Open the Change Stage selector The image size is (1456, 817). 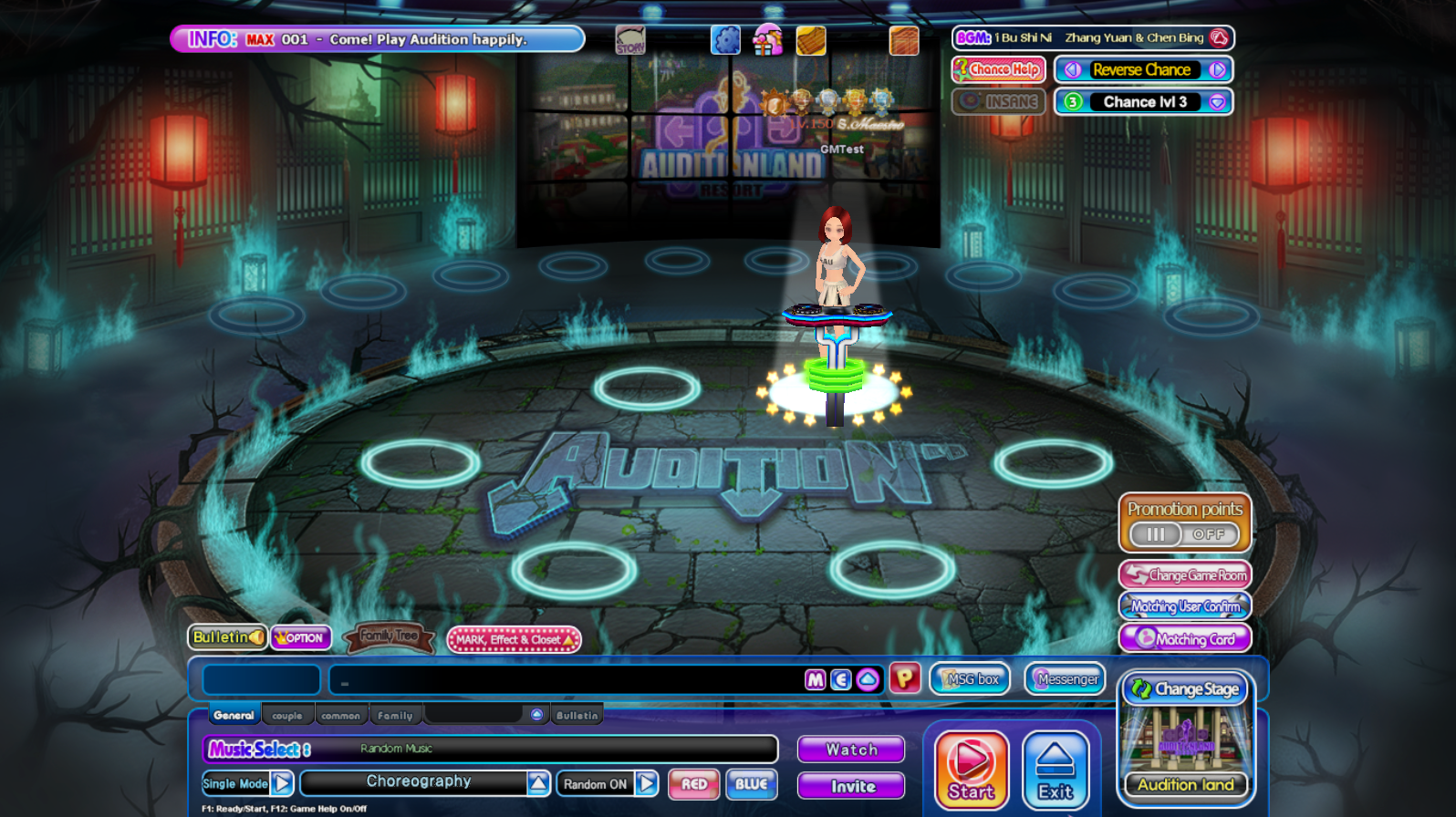click(1186, 689)
